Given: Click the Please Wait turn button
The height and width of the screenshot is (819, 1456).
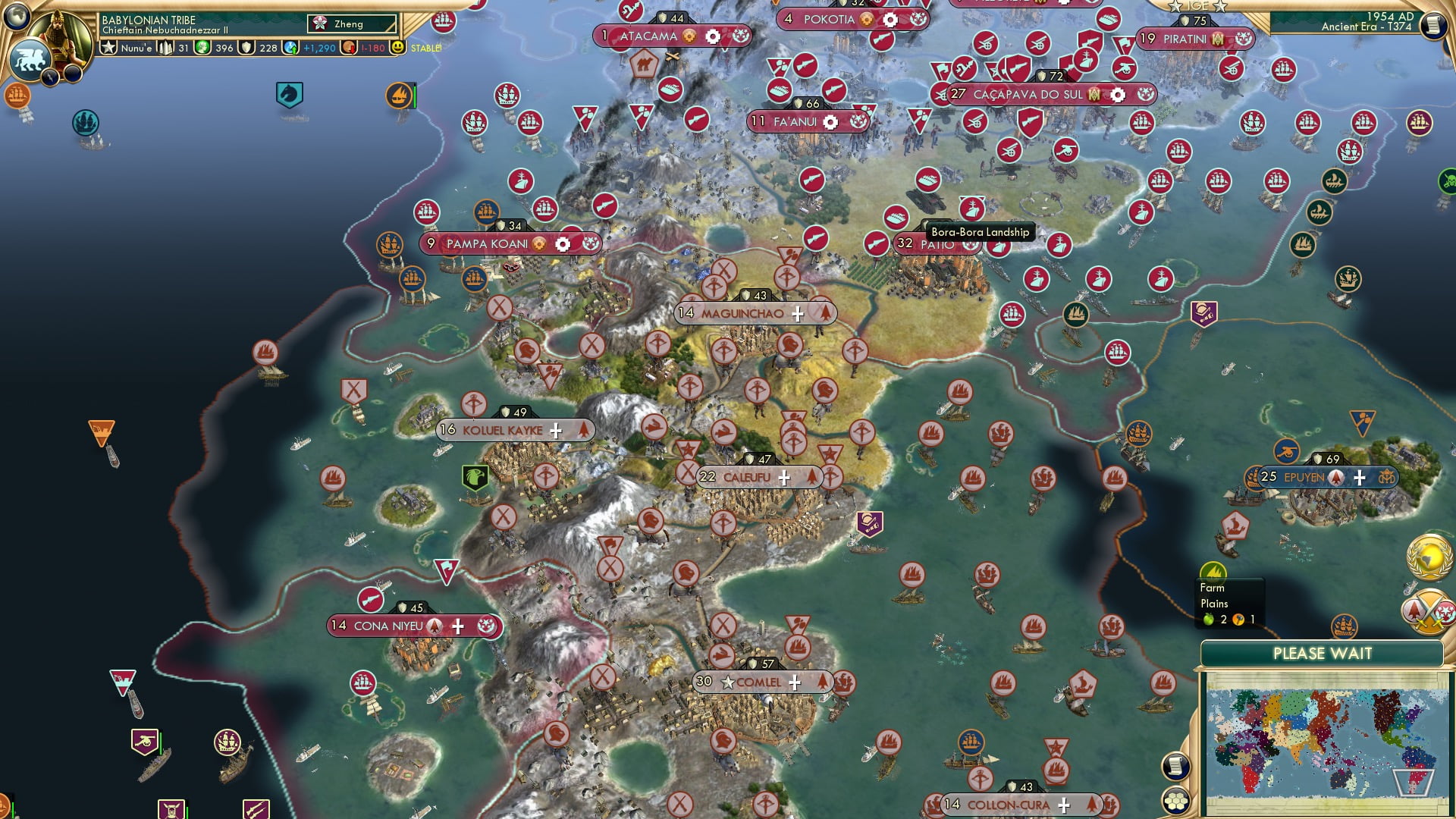Looking at the screenshot, I should coord(1322,654).
